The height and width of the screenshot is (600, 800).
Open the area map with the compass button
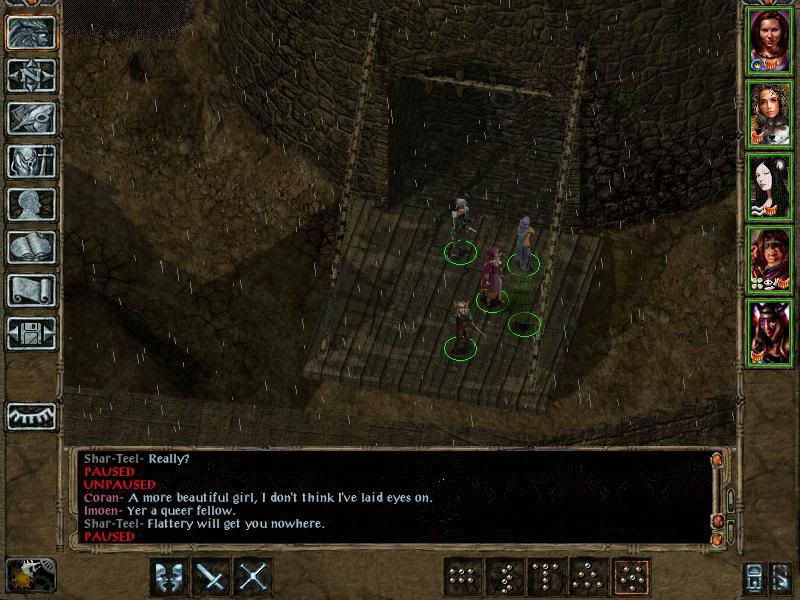tap(31, 75)
